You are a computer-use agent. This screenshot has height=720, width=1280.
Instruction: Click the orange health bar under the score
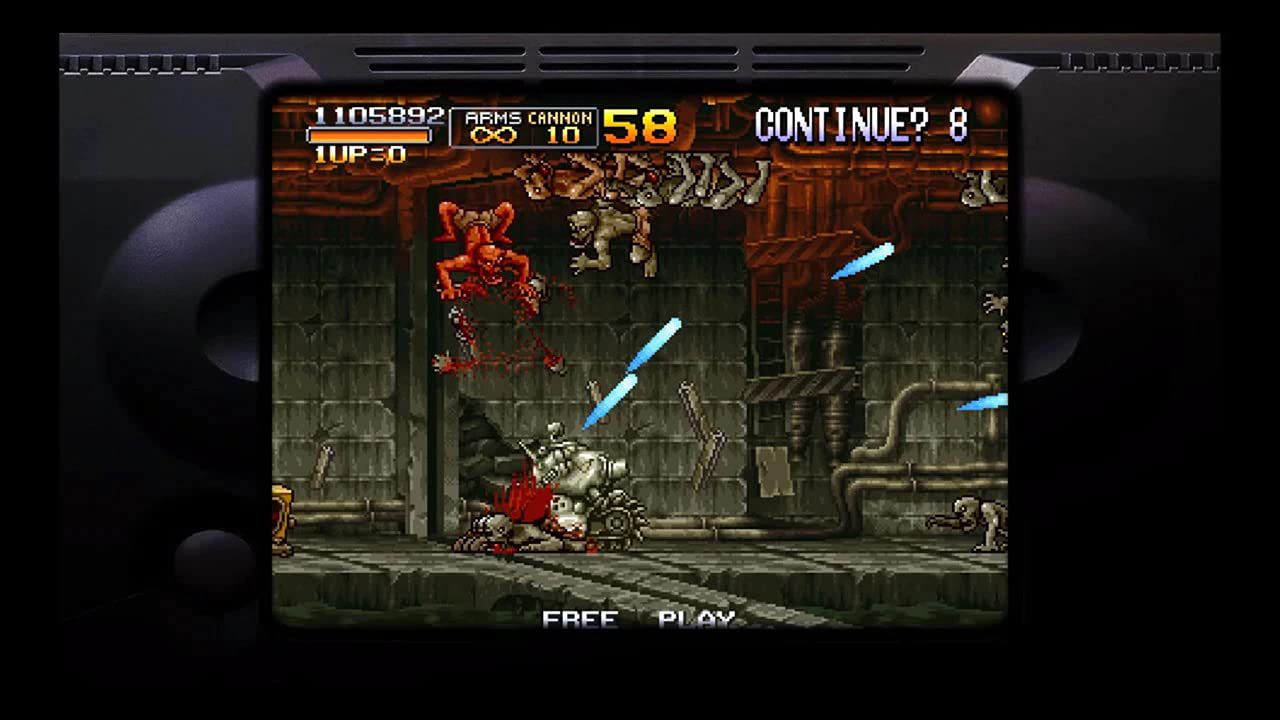[x=370, y=133]
